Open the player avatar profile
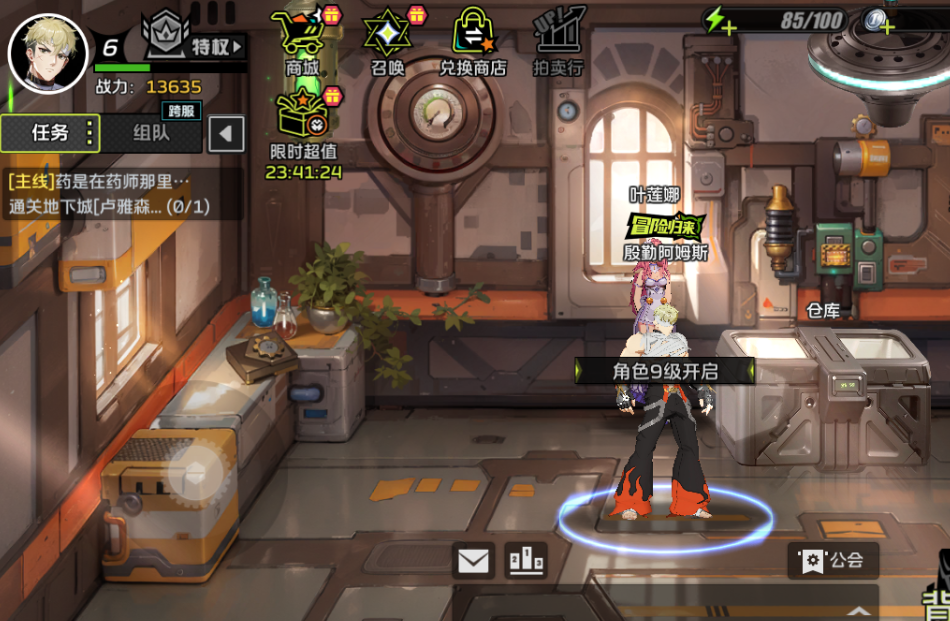The image size is (950, 621). [x=47, y=53]
